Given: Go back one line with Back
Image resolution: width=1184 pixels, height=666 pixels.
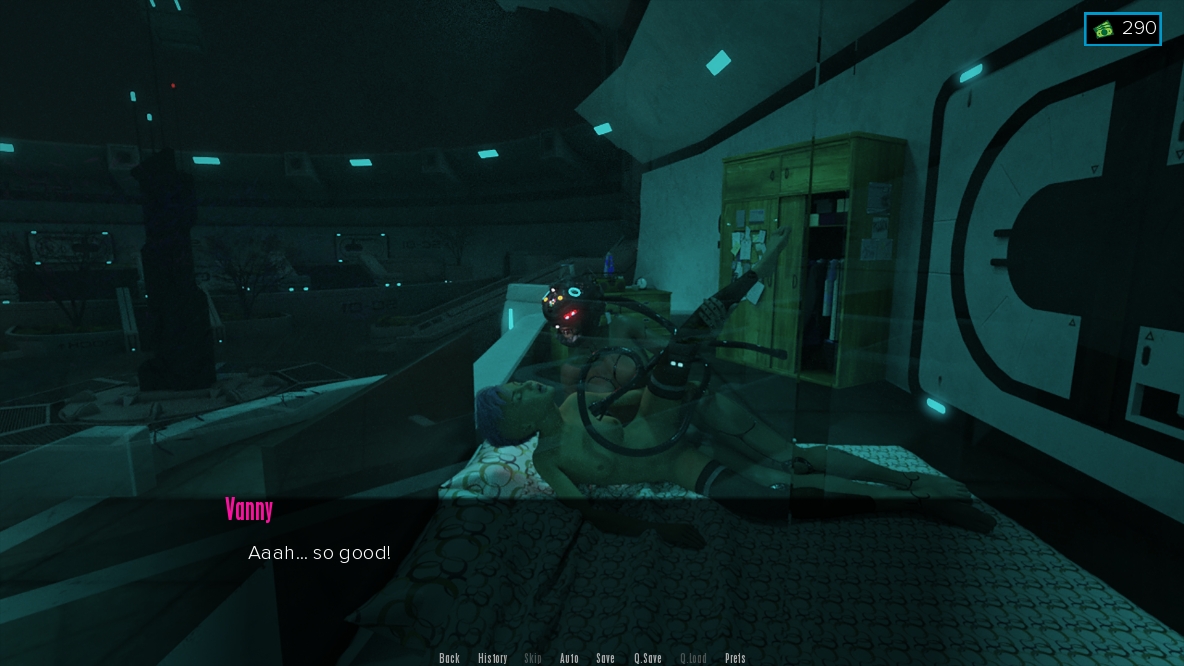Looking at the screenshot, I should pos(449,658).
